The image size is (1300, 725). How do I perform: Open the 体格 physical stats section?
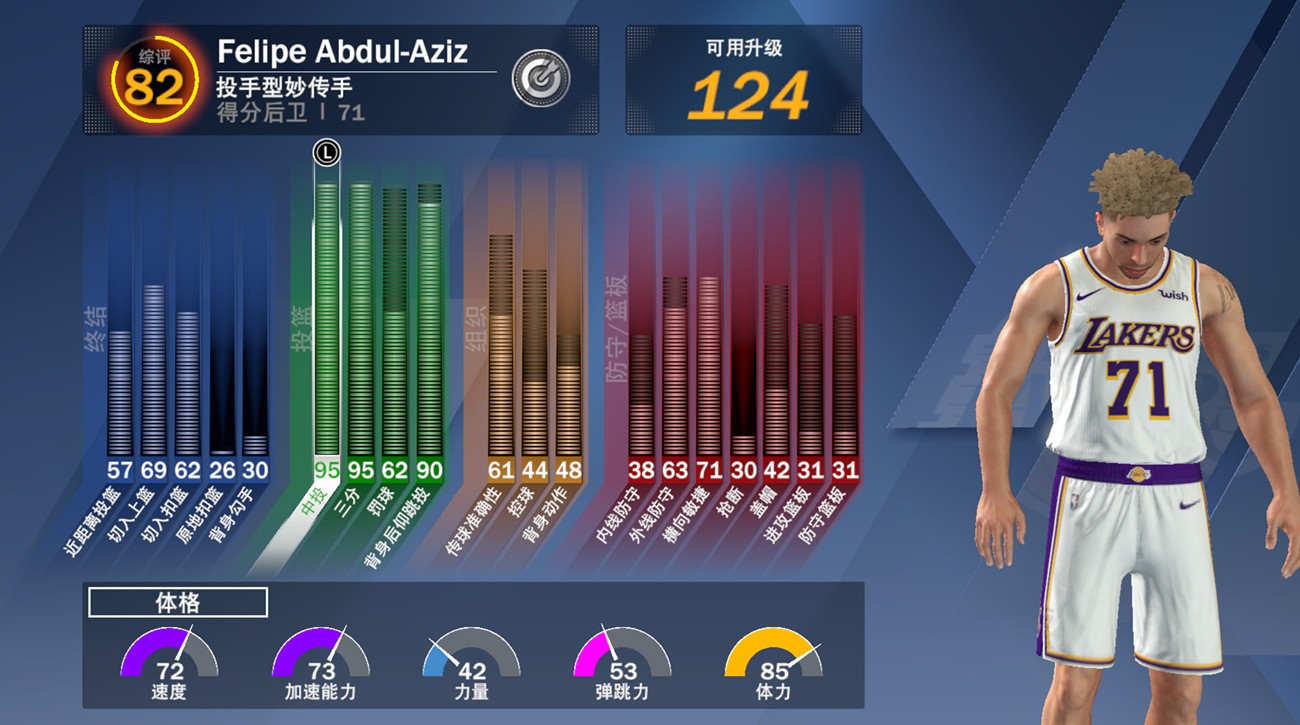tap(179, 602)
